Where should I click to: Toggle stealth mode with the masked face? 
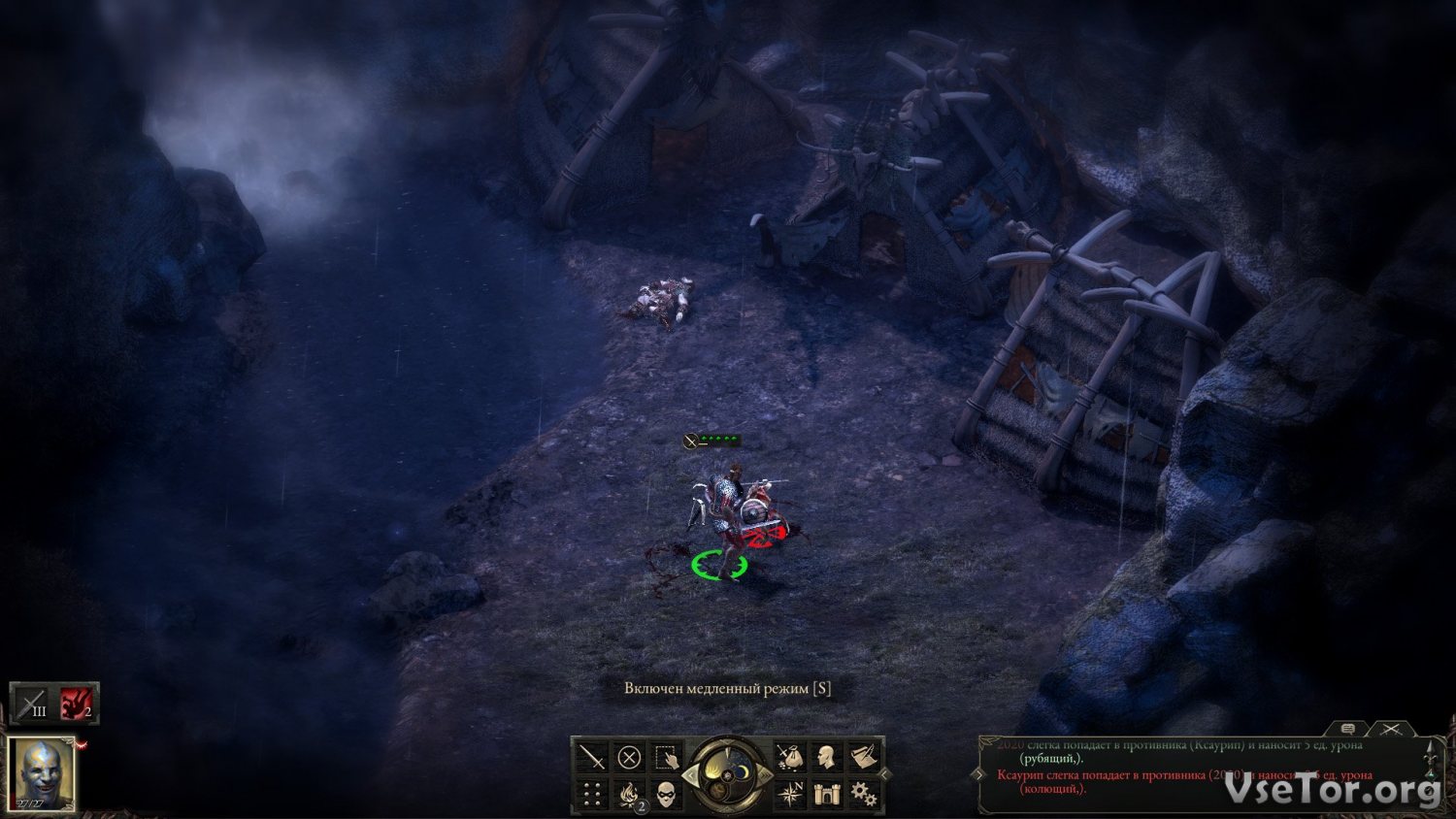pos(667,795)
